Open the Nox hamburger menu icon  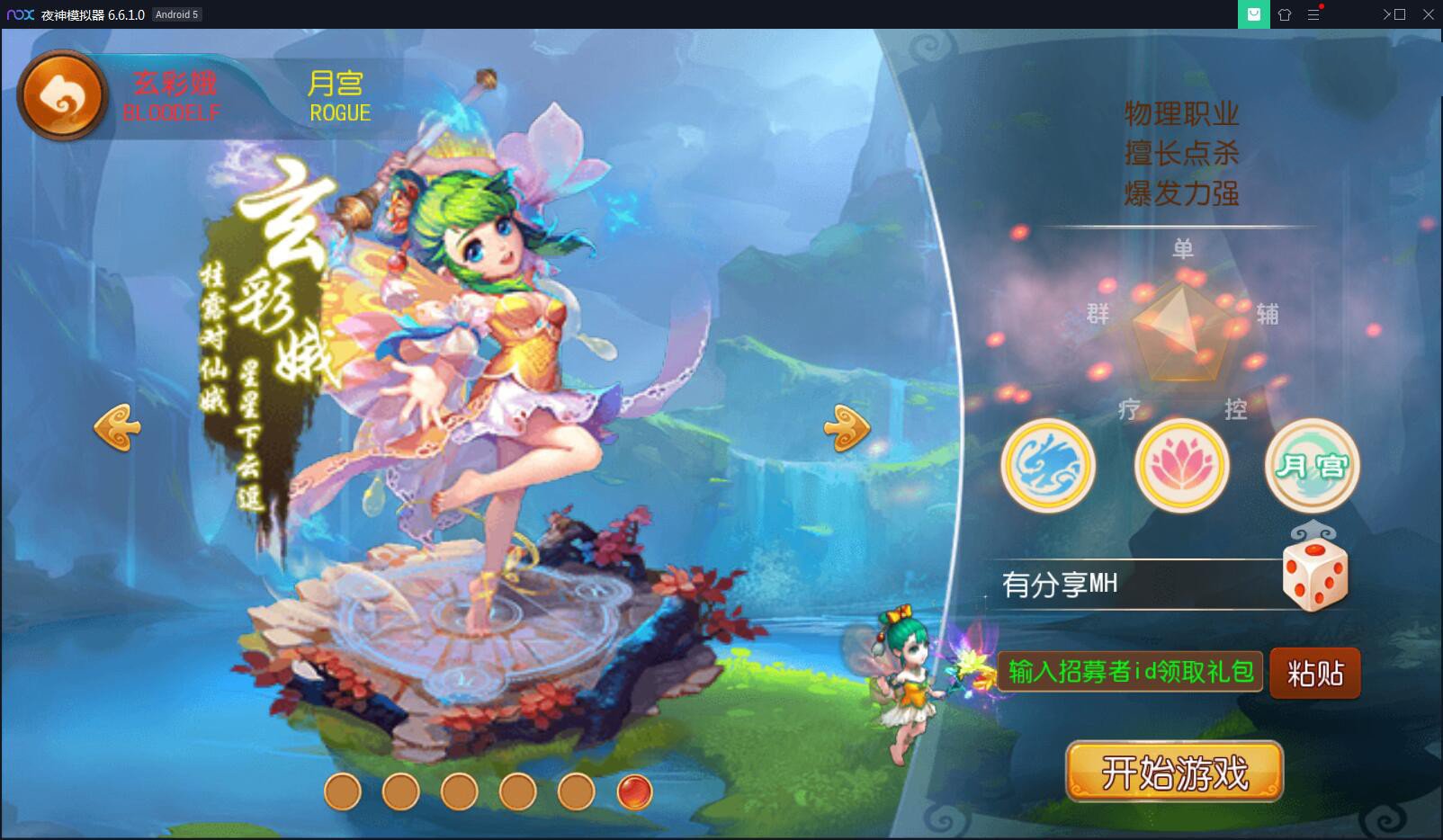coord(1314,14)
